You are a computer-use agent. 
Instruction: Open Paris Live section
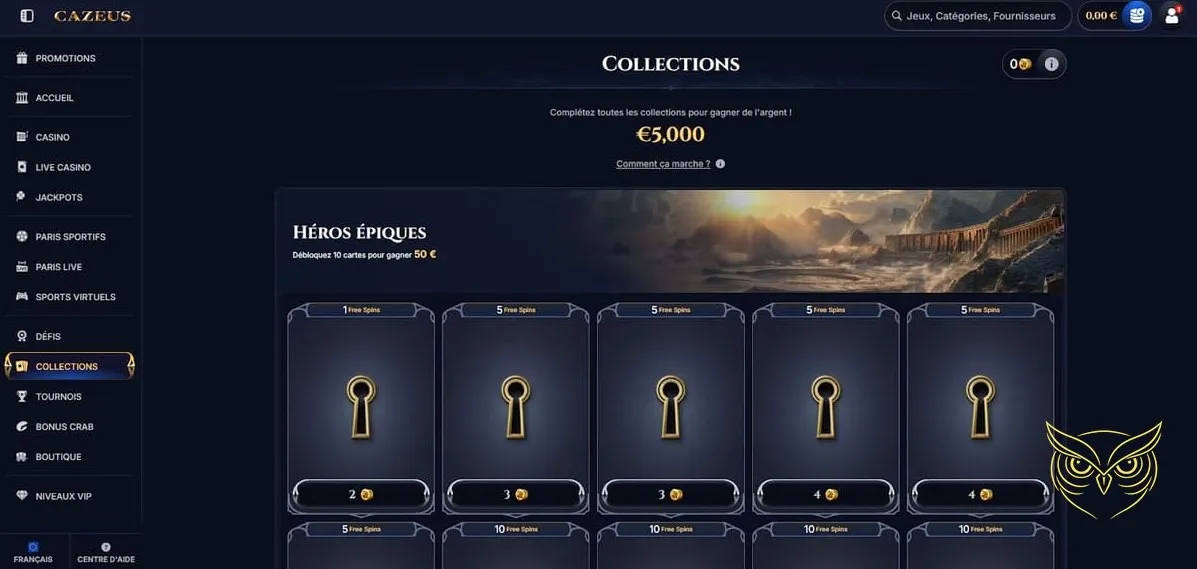(58, 267)
